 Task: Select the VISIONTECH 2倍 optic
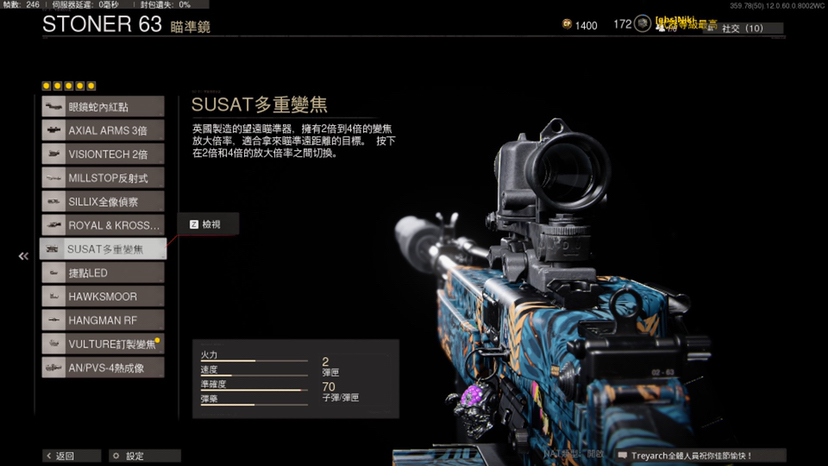click(x=102, y=154)
